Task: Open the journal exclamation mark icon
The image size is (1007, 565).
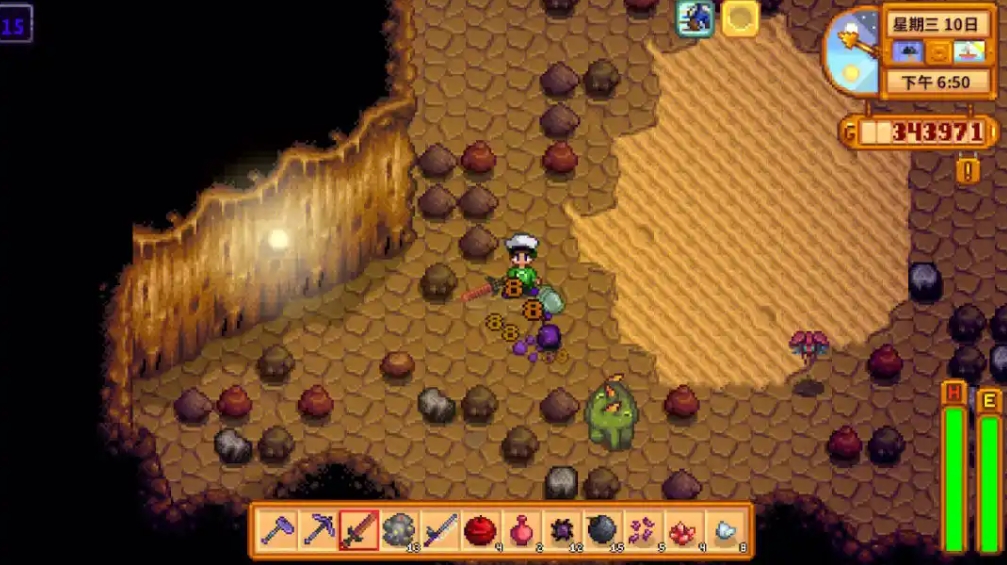Action: [x=967, y=170]
